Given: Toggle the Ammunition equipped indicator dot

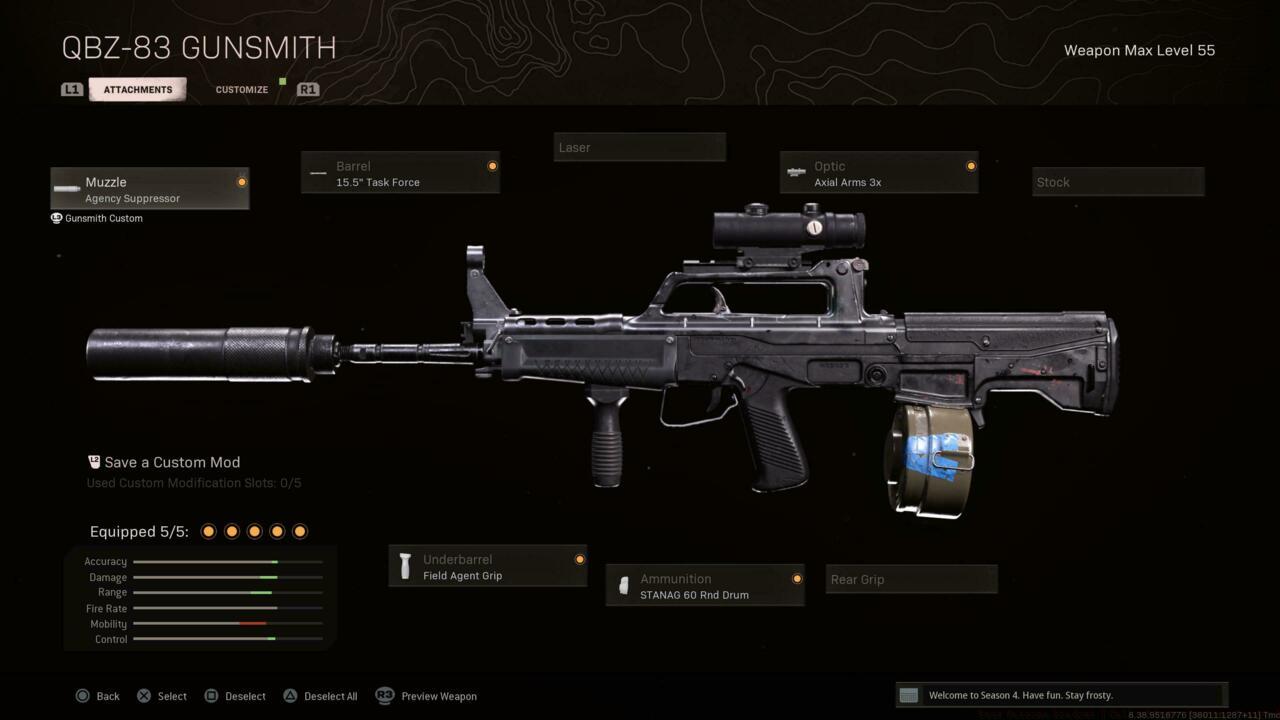Looking at the screenshot, I should click(x=797, y=579).
